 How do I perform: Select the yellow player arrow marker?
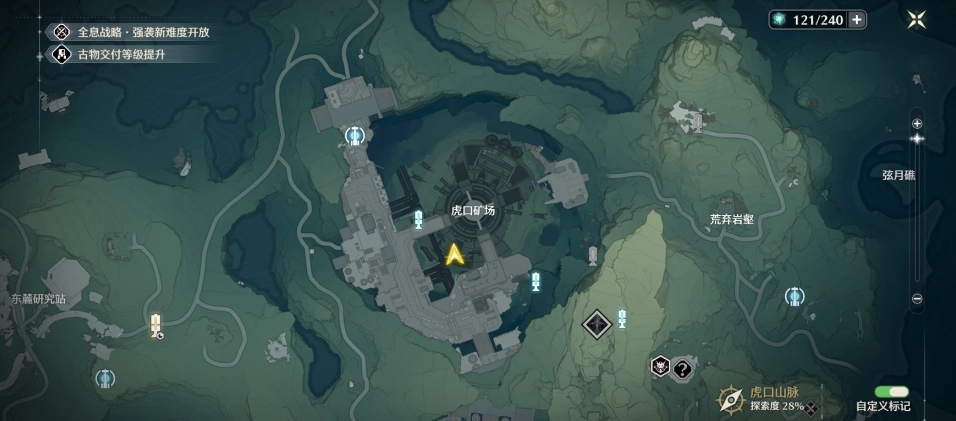[x=455, y=255]
